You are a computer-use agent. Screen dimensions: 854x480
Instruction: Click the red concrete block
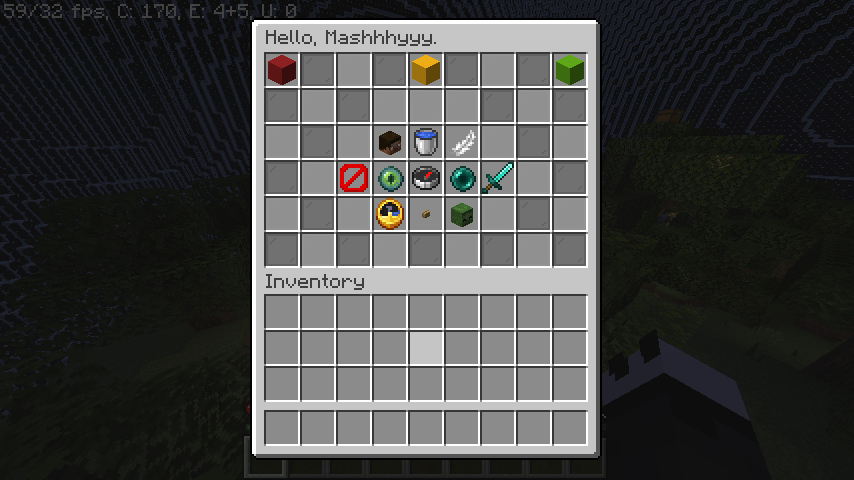pos(282,69)
